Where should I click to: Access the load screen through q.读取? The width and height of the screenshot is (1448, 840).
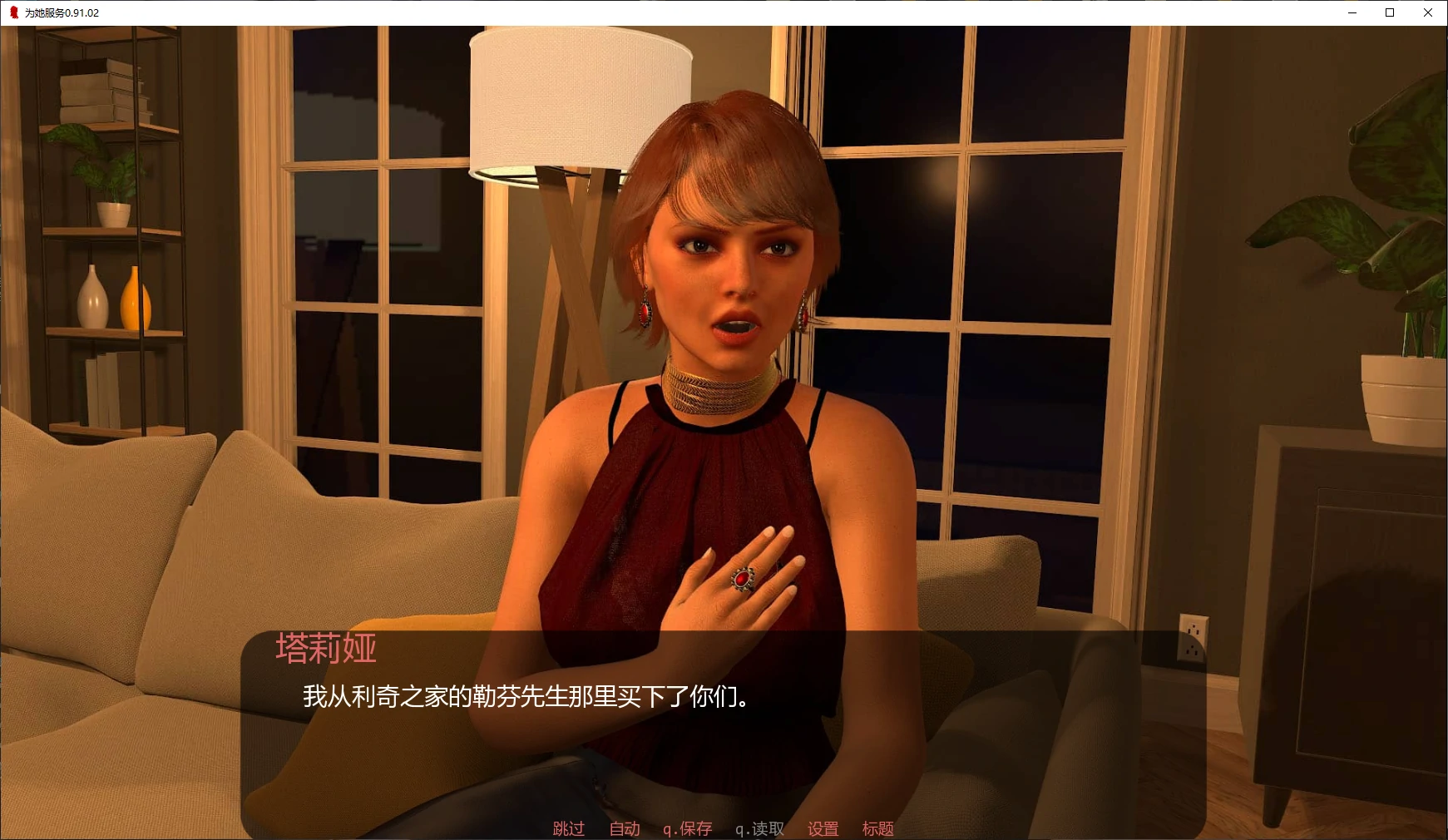pos(759,828)
